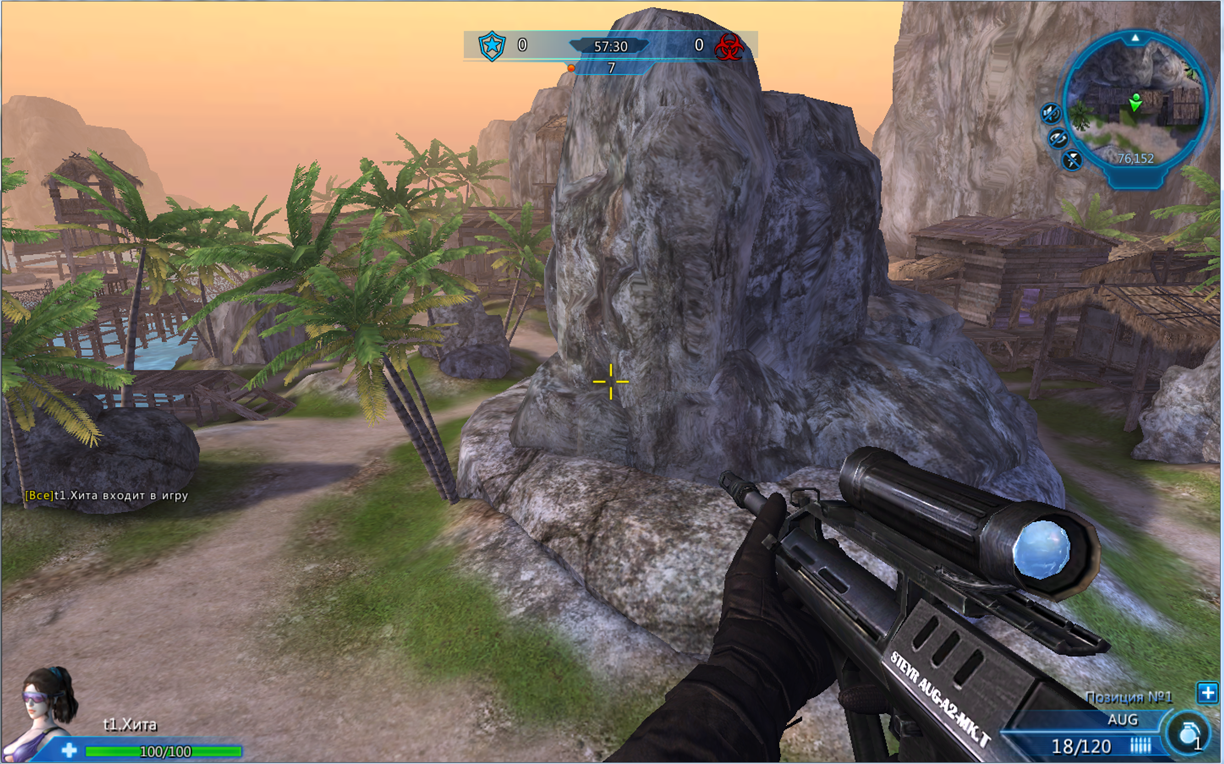The height and width of the screenshot is (764, 1224).
Task: Click the red biohazard team icon
Action: click(x=729, y=46)
